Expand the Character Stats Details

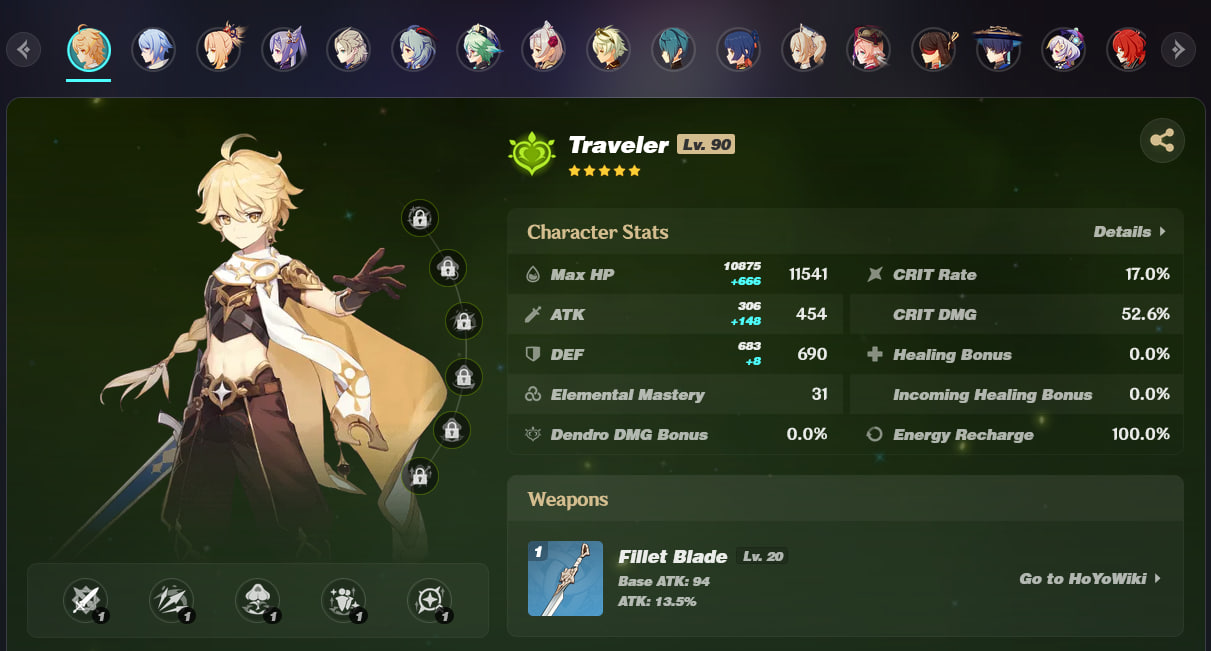1129,232
